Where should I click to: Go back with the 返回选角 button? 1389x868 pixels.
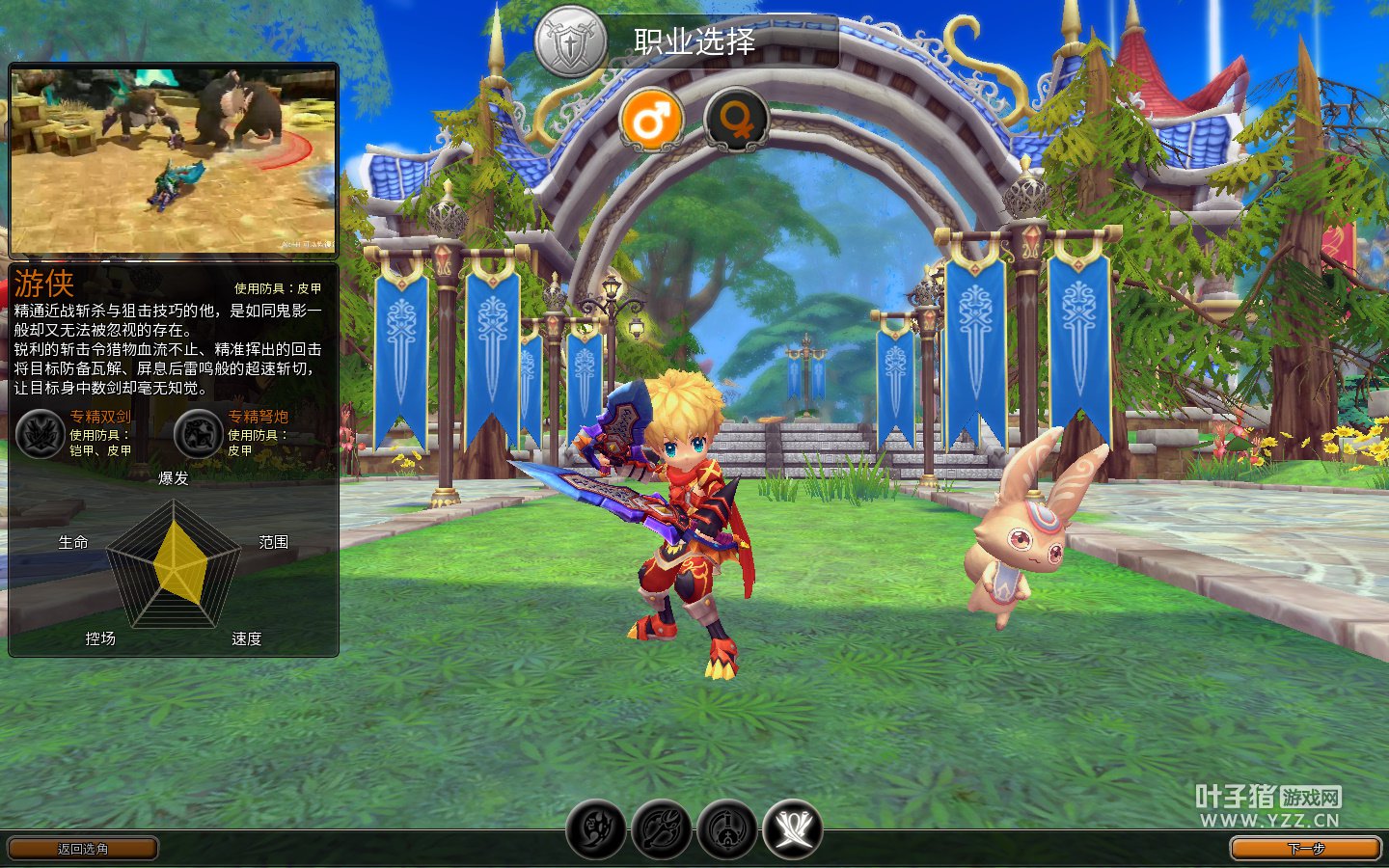click(83, 849)
